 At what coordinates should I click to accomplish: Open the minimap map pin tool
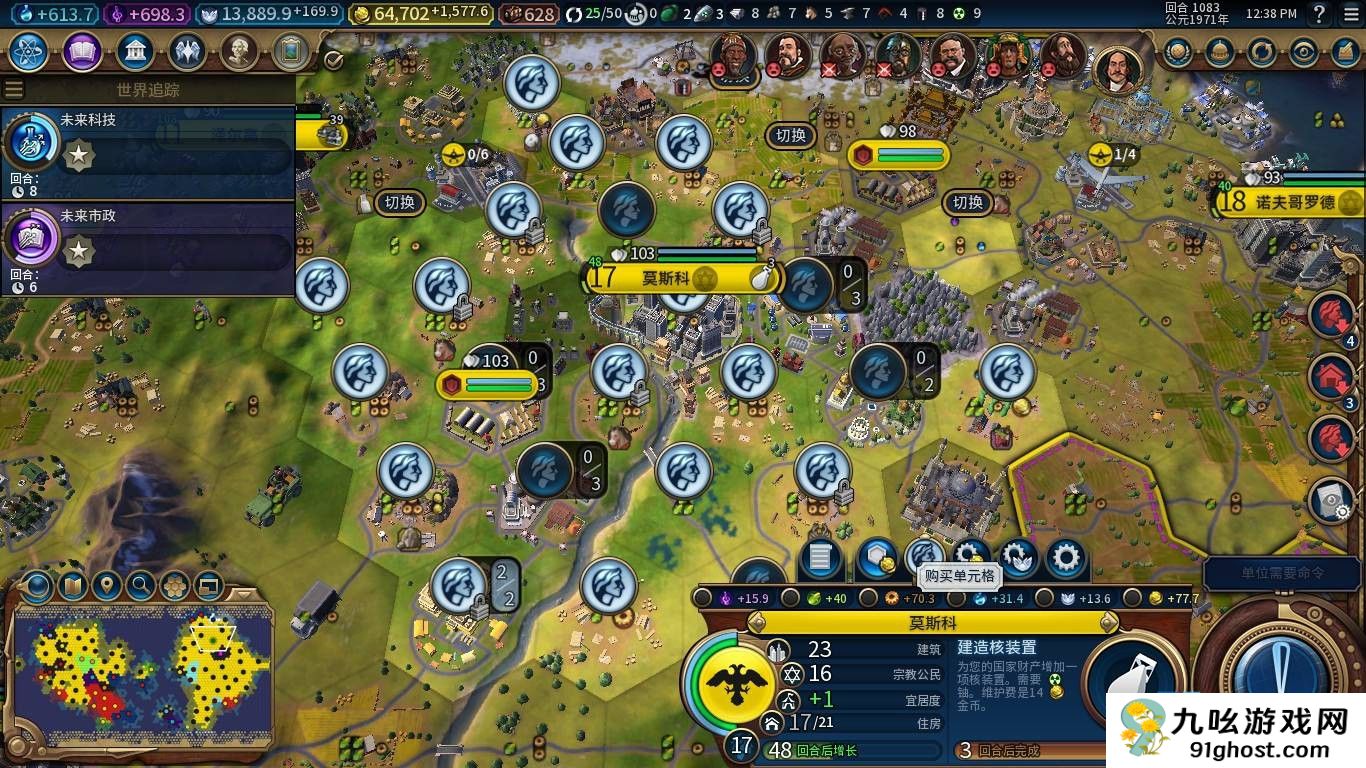(106, 585)
